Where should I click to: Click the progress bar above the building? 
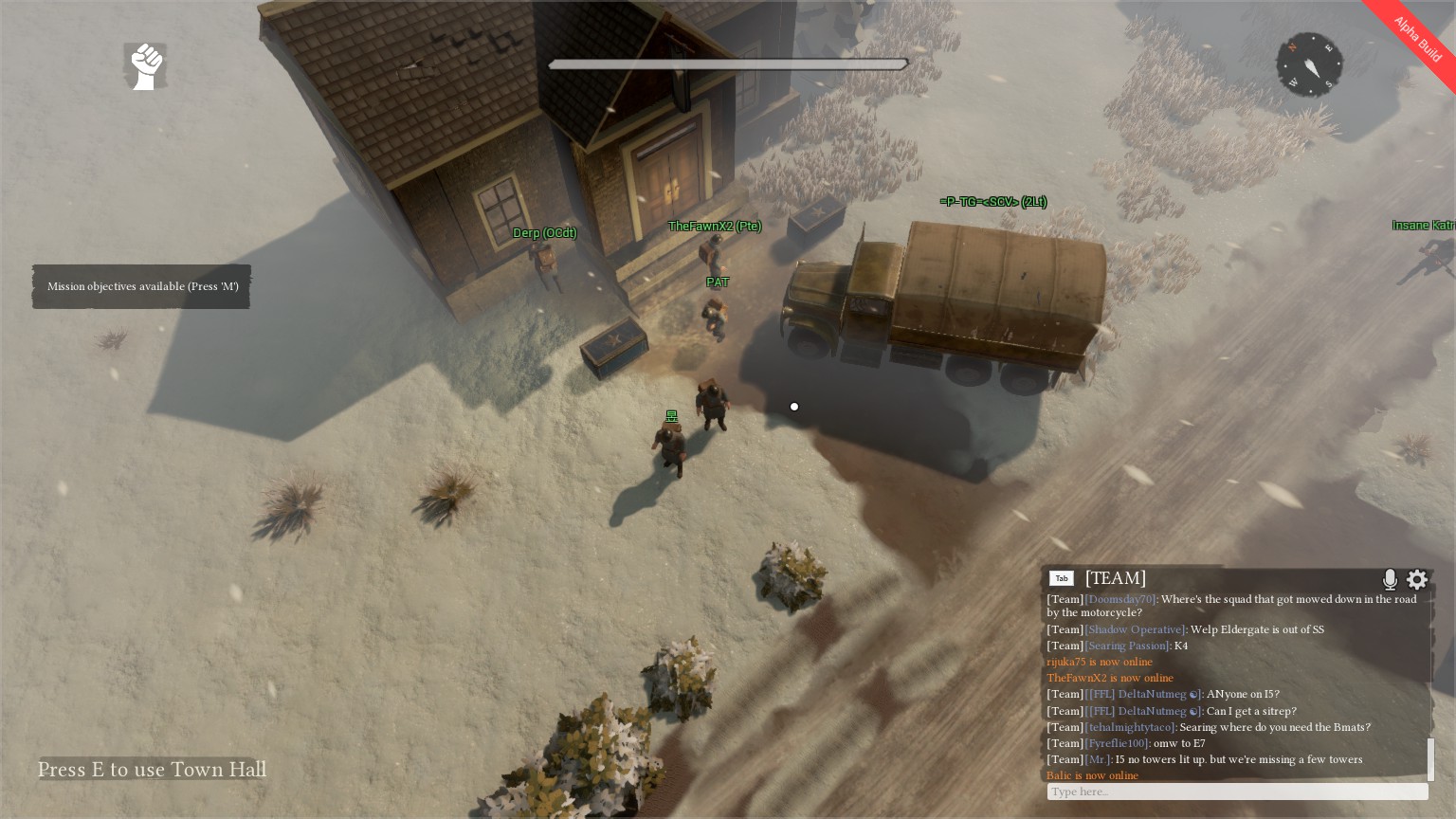tap(728, 64)
